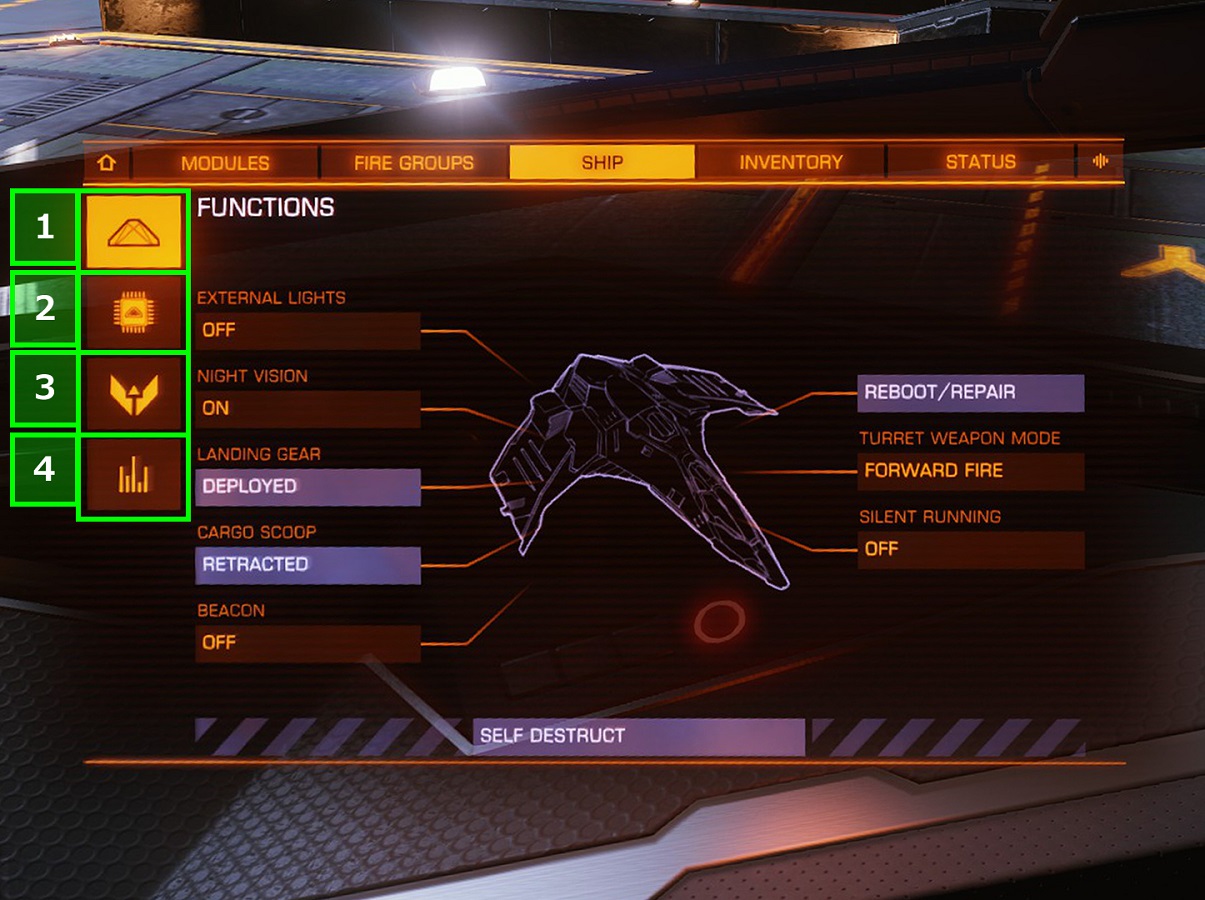The image size is (1205, 900).
Task: Select the Ship tab
Action: 602,162
